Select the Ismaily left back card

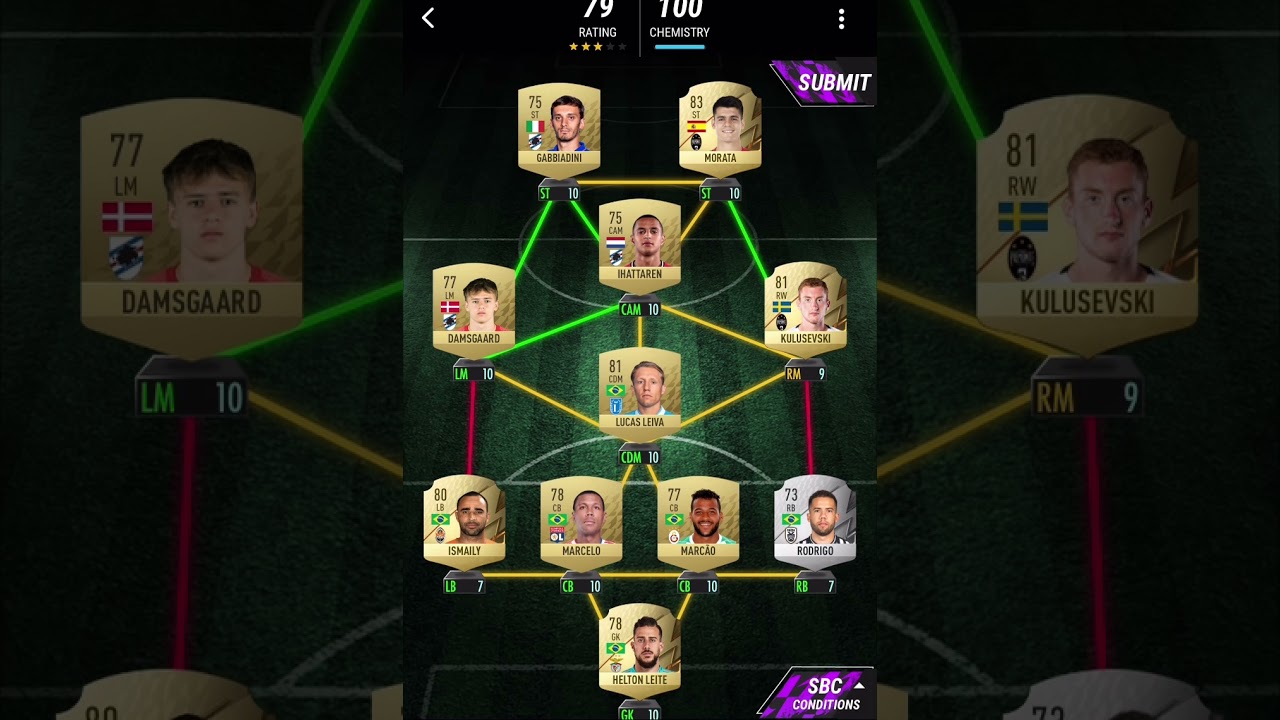click(465, 521)
